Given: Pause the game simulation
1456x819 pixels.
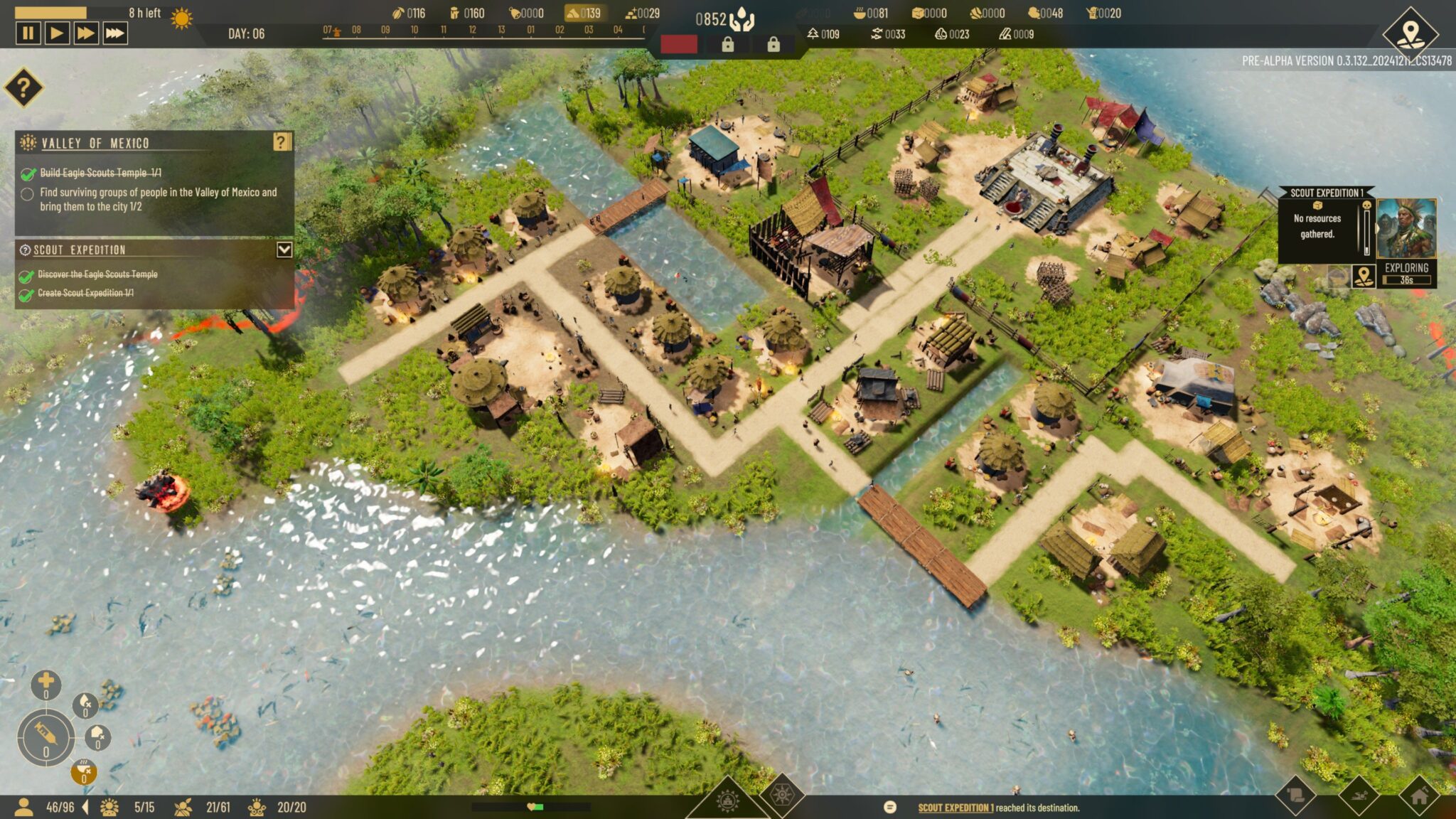Looking at the screenshot, I should (x=28, y=32).
